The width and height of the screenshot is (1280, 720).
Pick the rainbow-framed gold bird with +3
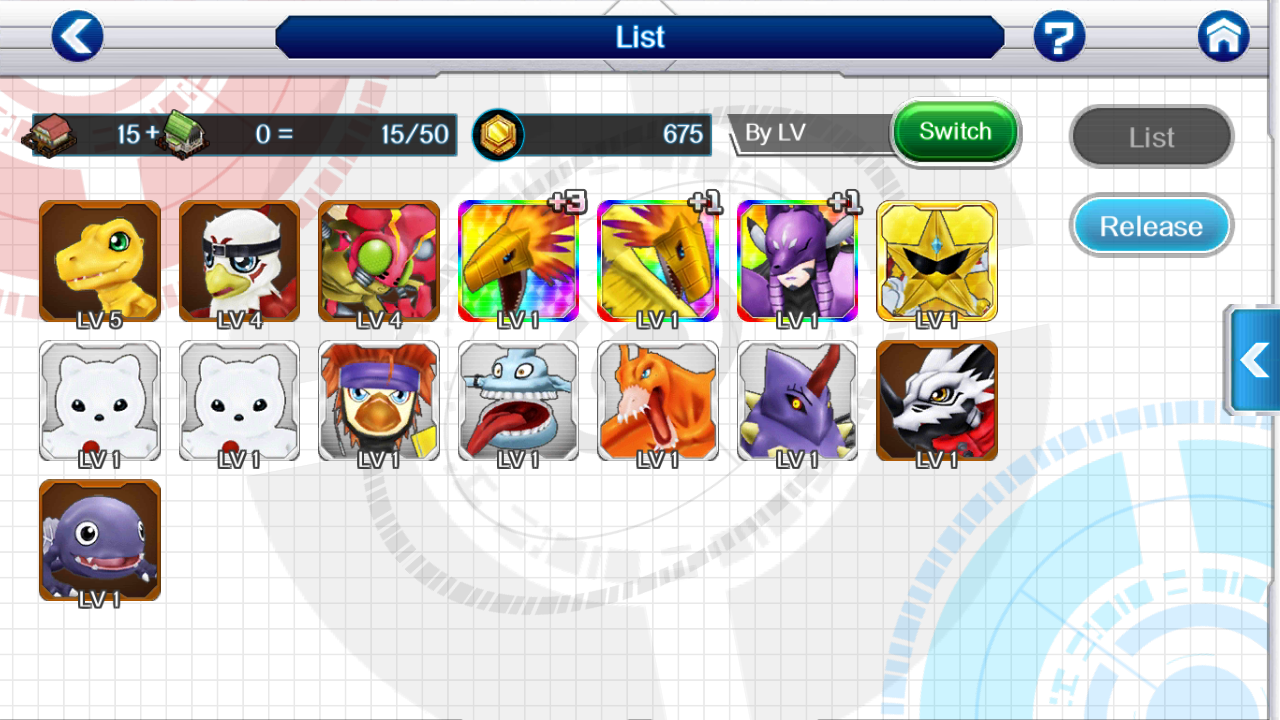click(x=518, y=261)
